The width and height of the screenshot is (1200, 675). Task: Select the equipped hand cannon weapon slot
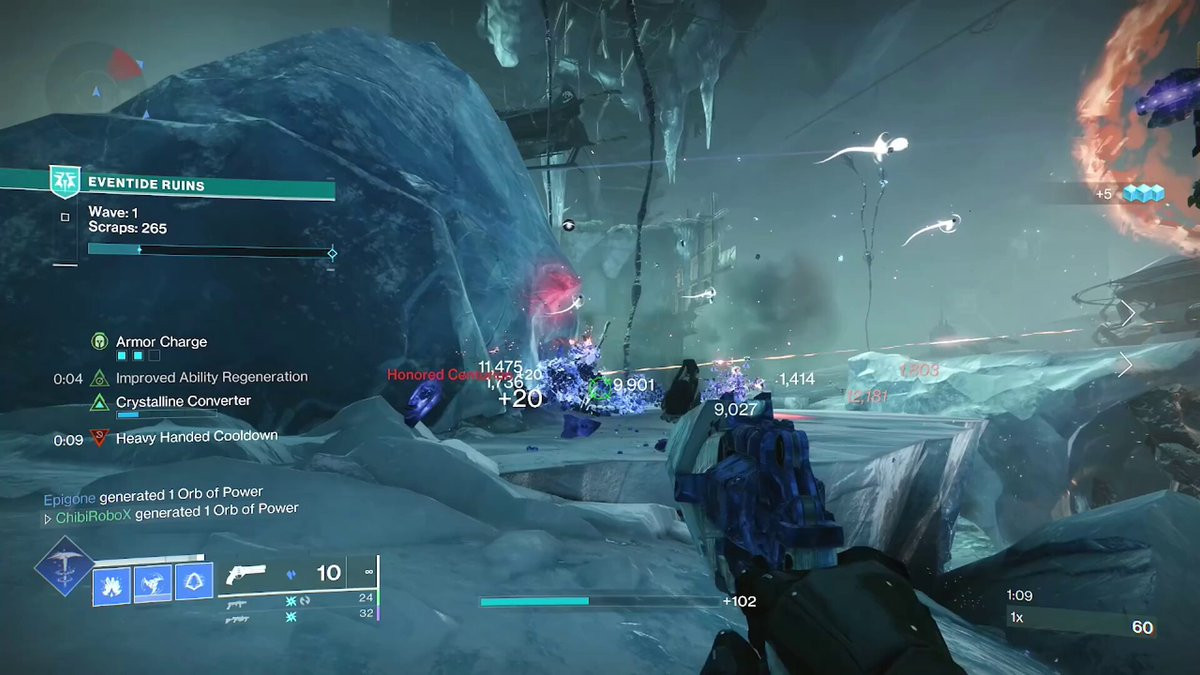tap(246, 574)
